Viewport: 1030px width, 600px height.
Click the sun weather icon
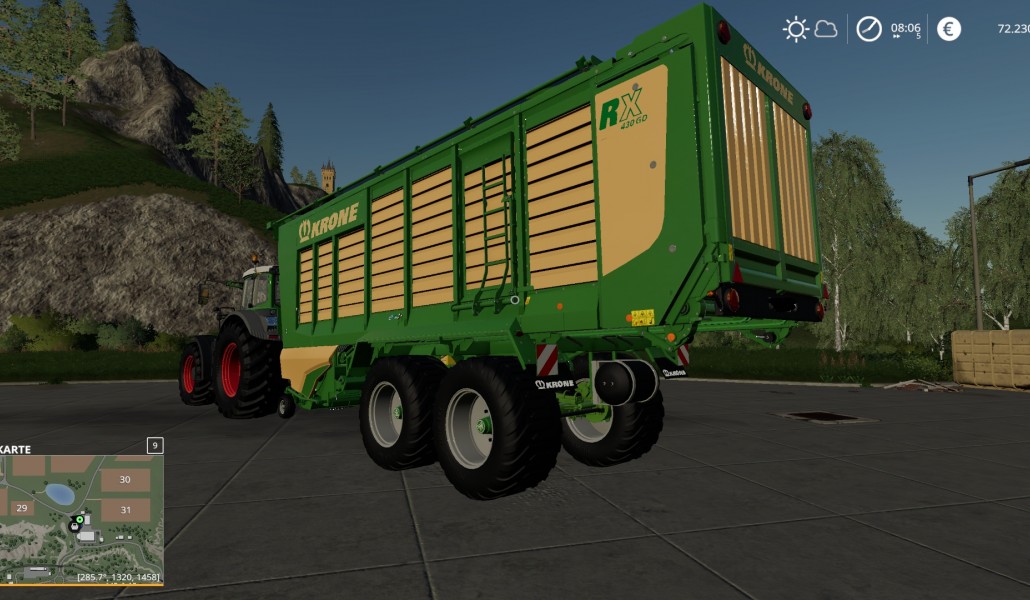tap(796, 29)
